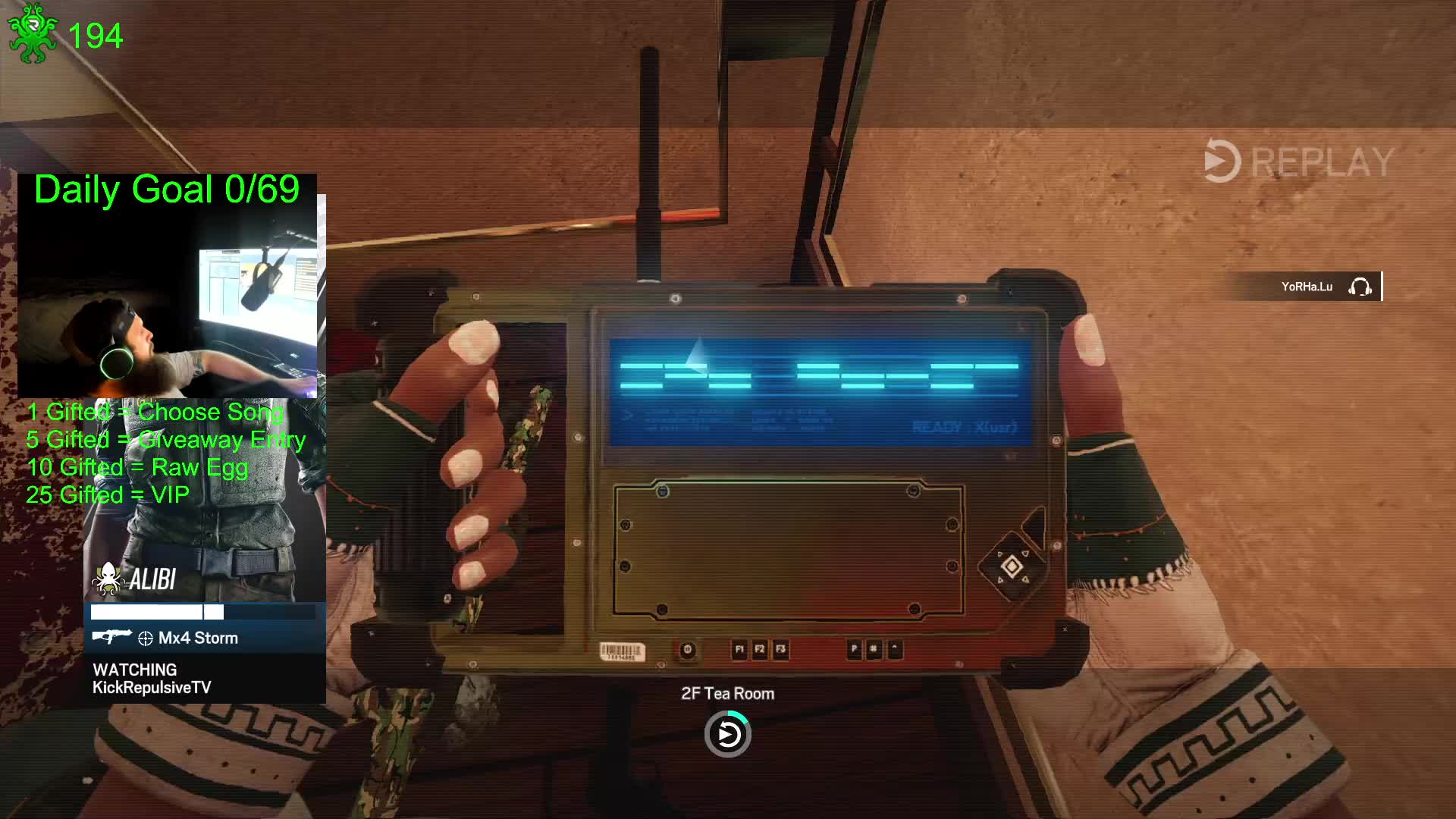Click the headset icon beside YoRHa.Lu
This screenshot has height=819, width=1456.
(x=1360, y=287)
